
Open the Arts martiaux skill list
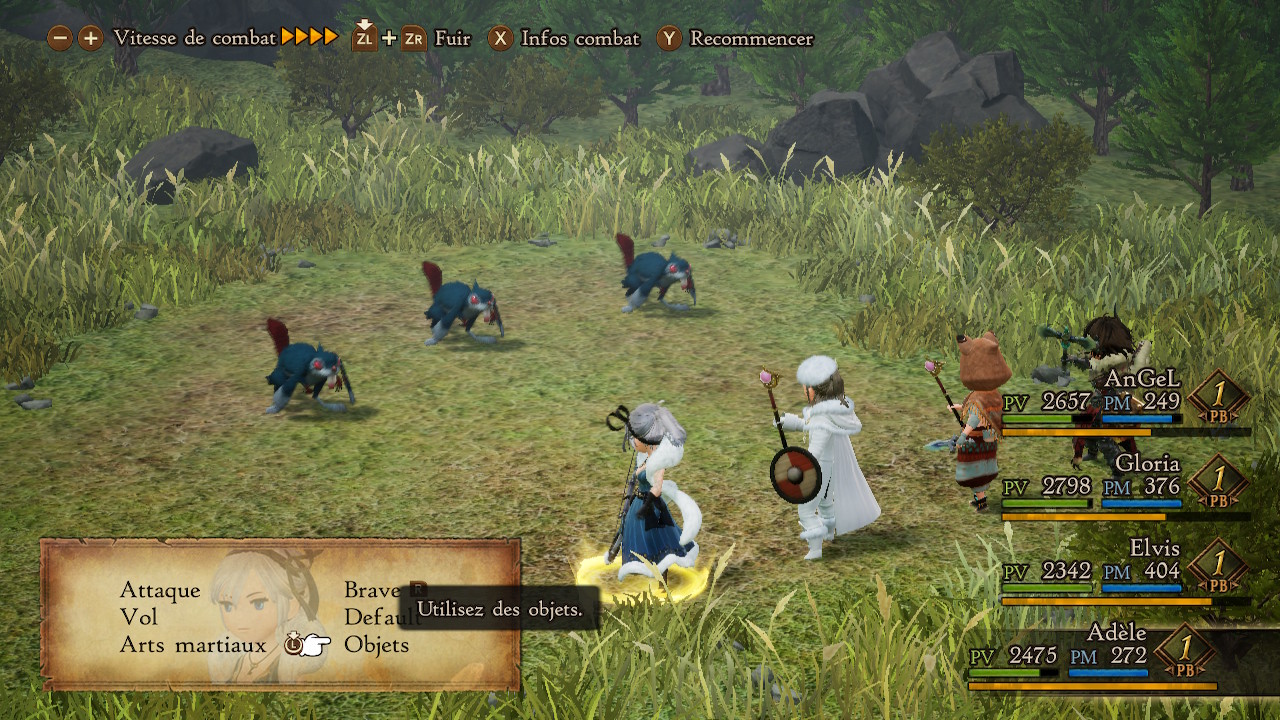click(x=193, y=645)
